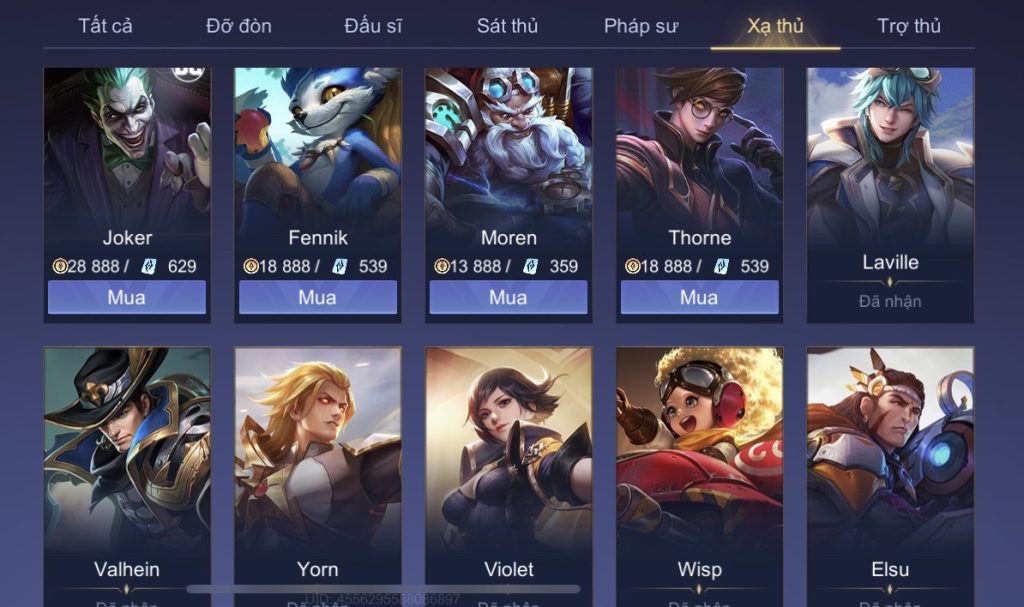This screenshot has width=1024, height=607.
Task: Open the Elsu hero card
Action: pyautogui.click(x=890, y=460)
